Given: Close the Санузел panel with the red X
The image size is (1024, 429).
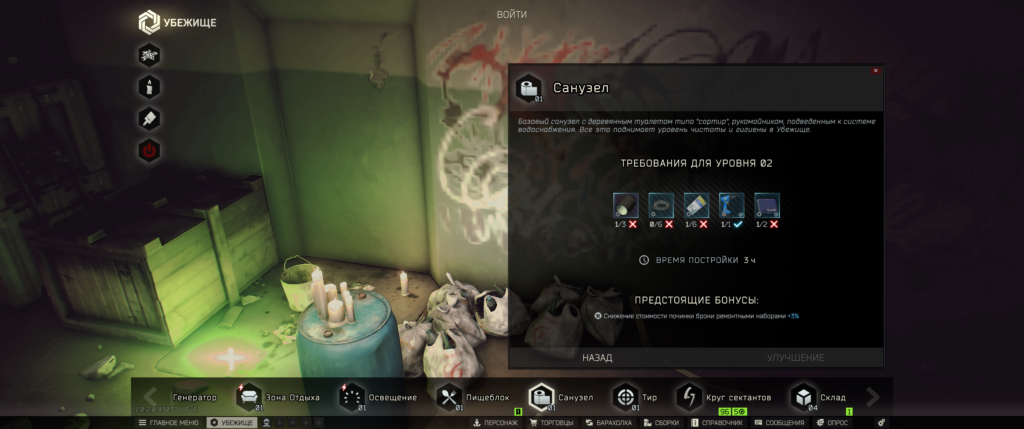Looking at the screenshot, I should [x=876, y=70].
